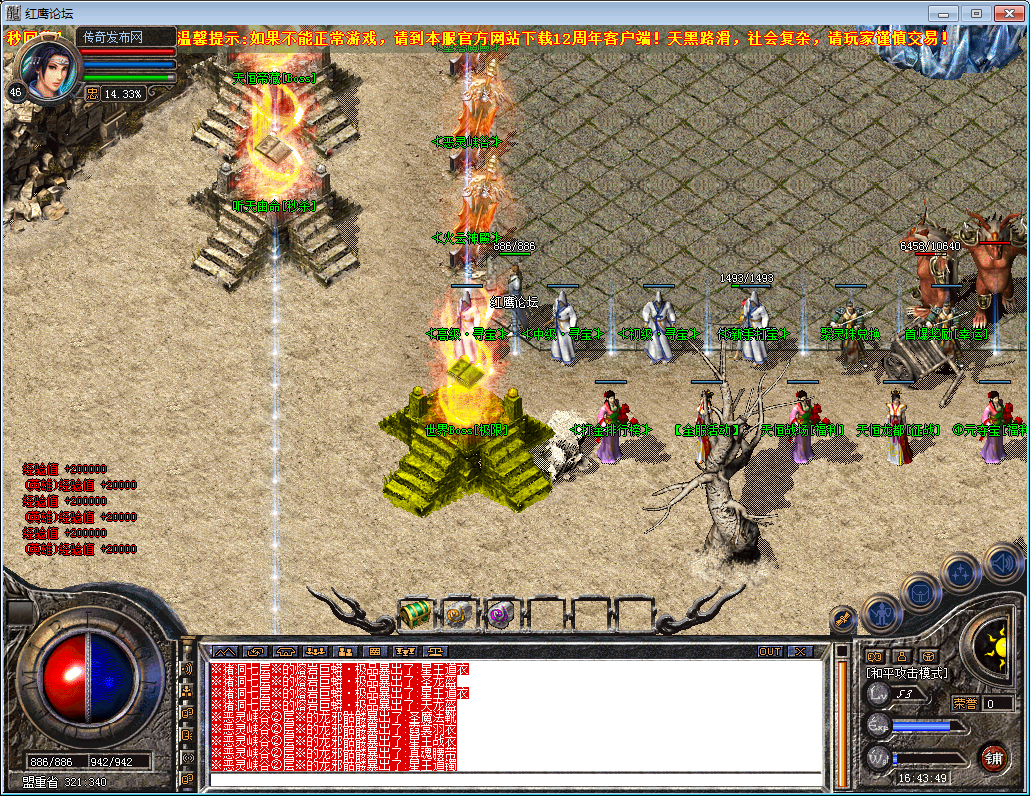This screenshot has width=1030, height=796.
Task: Open the skills button with four stars
Action: click(960, 573)
